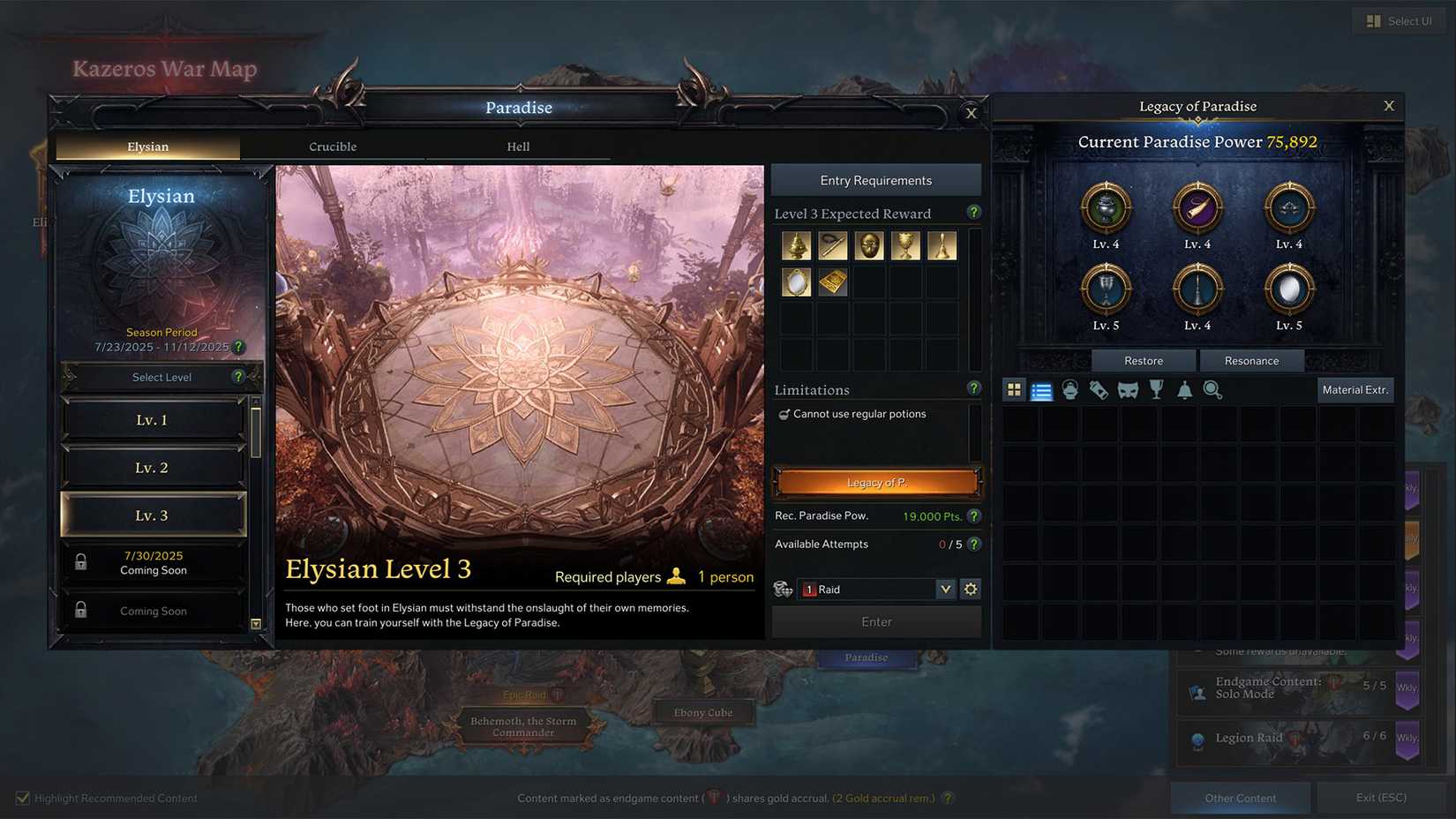The image size is (1456, 819).
Task: Click the Resonance button
Action: click(x=1251, y=360)
